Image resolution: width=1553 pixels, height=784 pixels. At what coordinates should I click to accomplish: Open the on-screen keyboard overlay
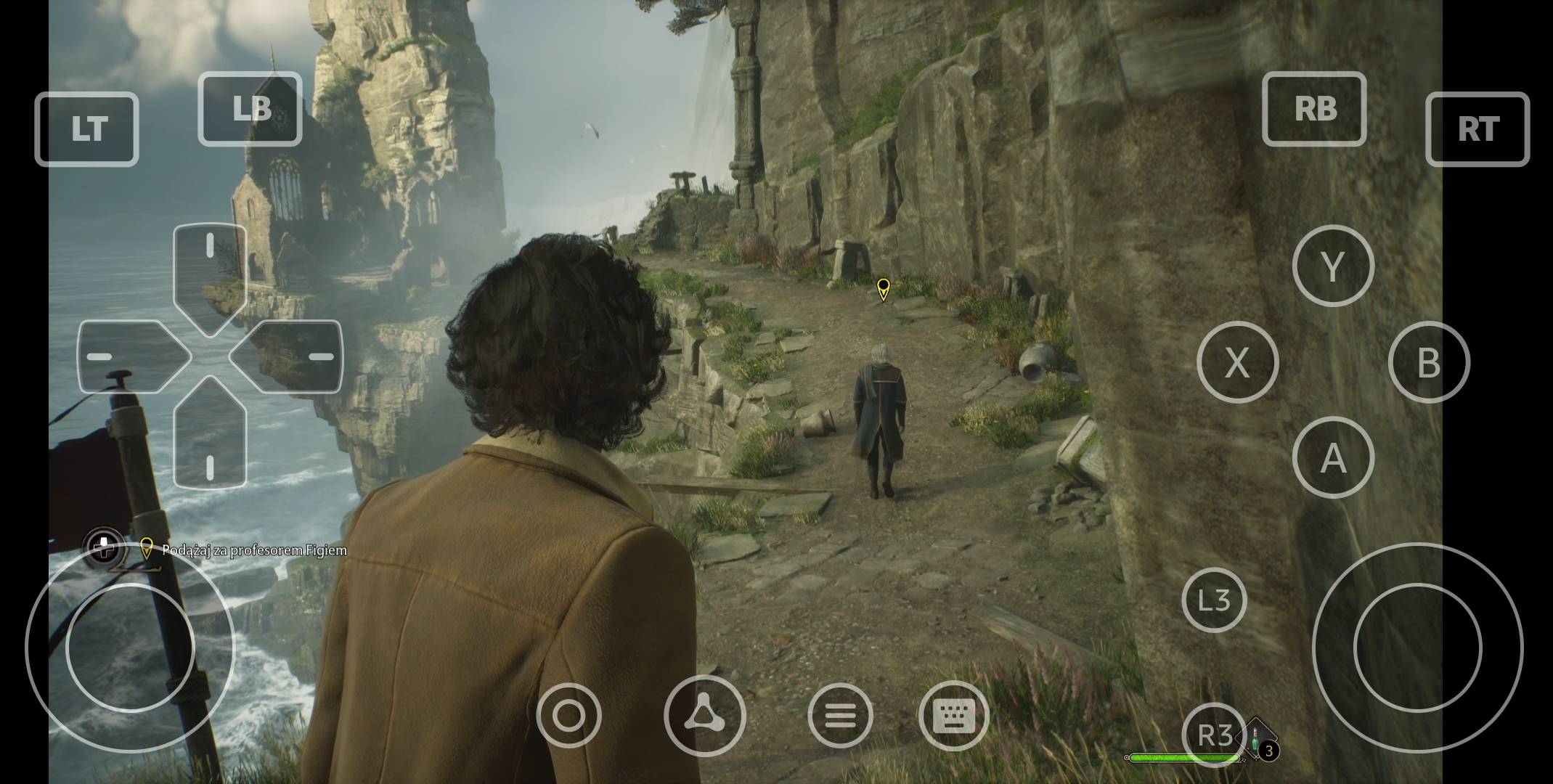click(953, 716)
